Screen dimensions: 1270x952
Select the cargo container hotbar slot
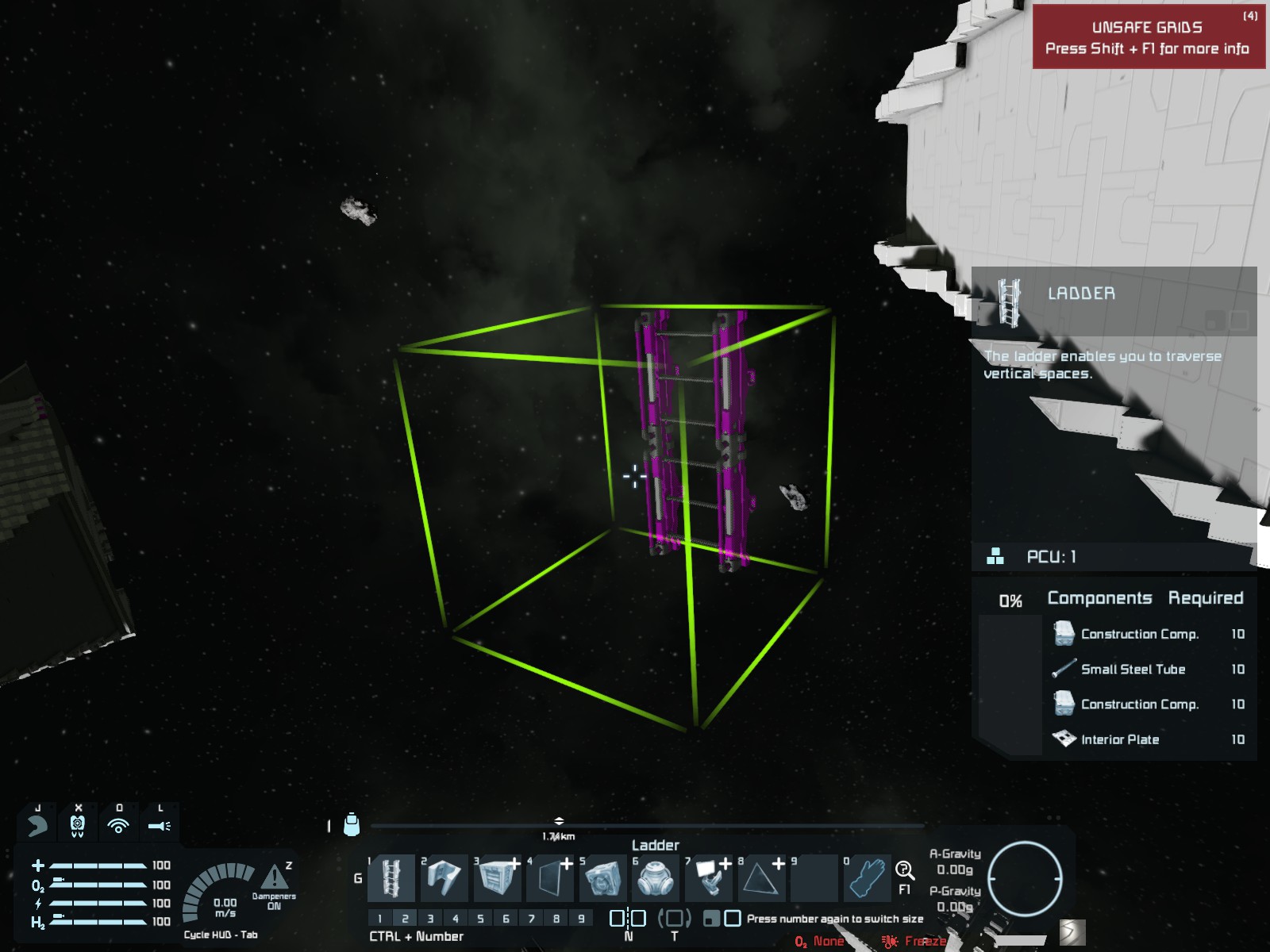(498, 878)
